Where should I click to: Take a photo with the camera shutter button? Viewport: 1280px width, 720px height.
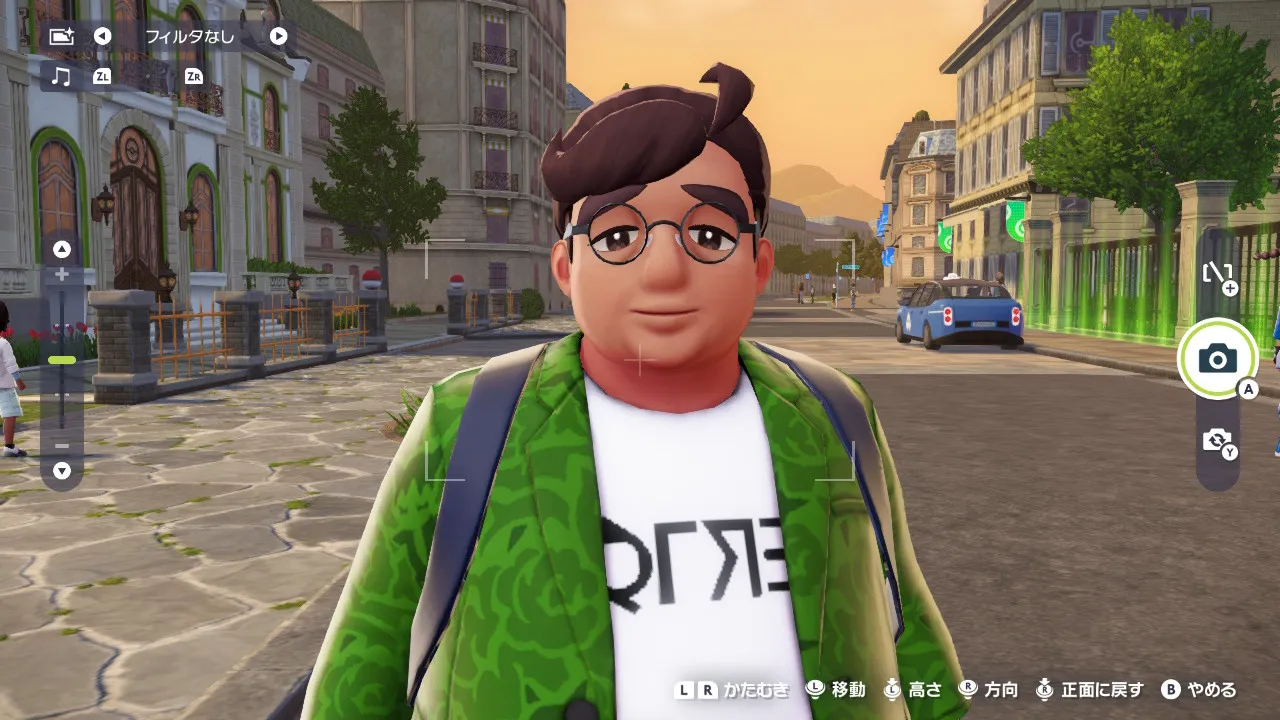click(x=1217, y=358)
